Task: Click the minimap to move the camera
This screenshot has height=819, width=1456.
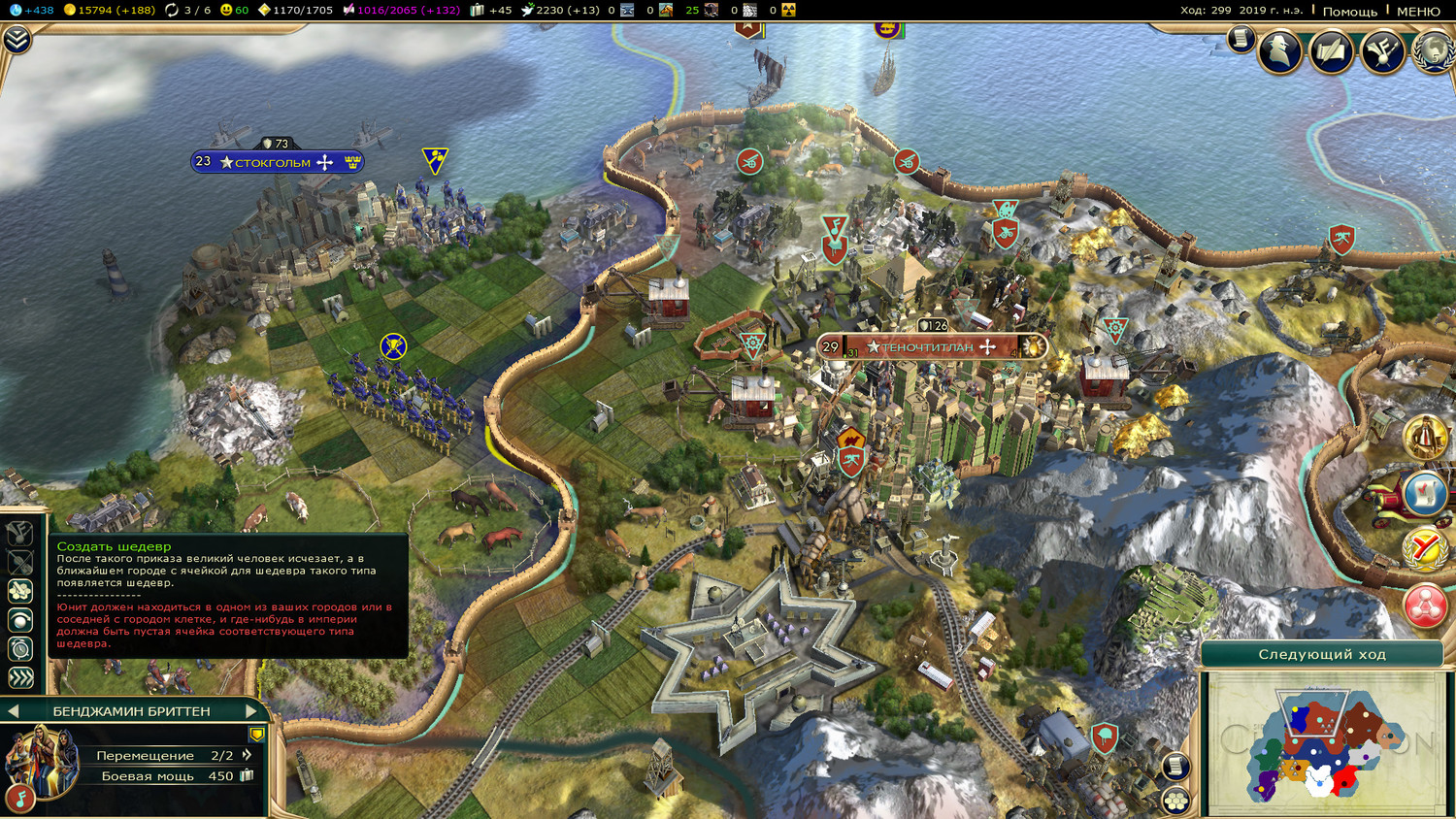Action: click(1323, 744)
